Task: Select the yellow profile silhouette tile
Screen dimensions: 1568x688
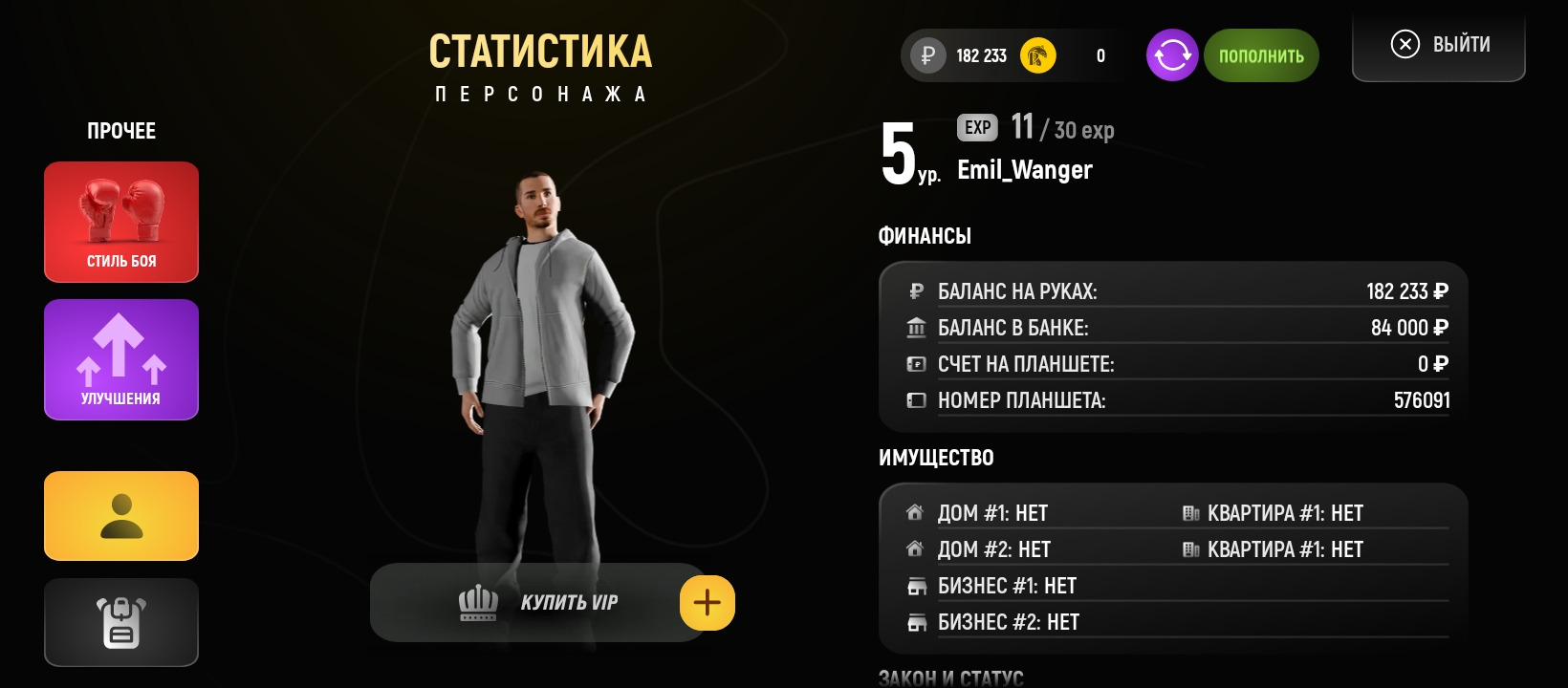Action: pyautogui.click(x=121, y=516)
